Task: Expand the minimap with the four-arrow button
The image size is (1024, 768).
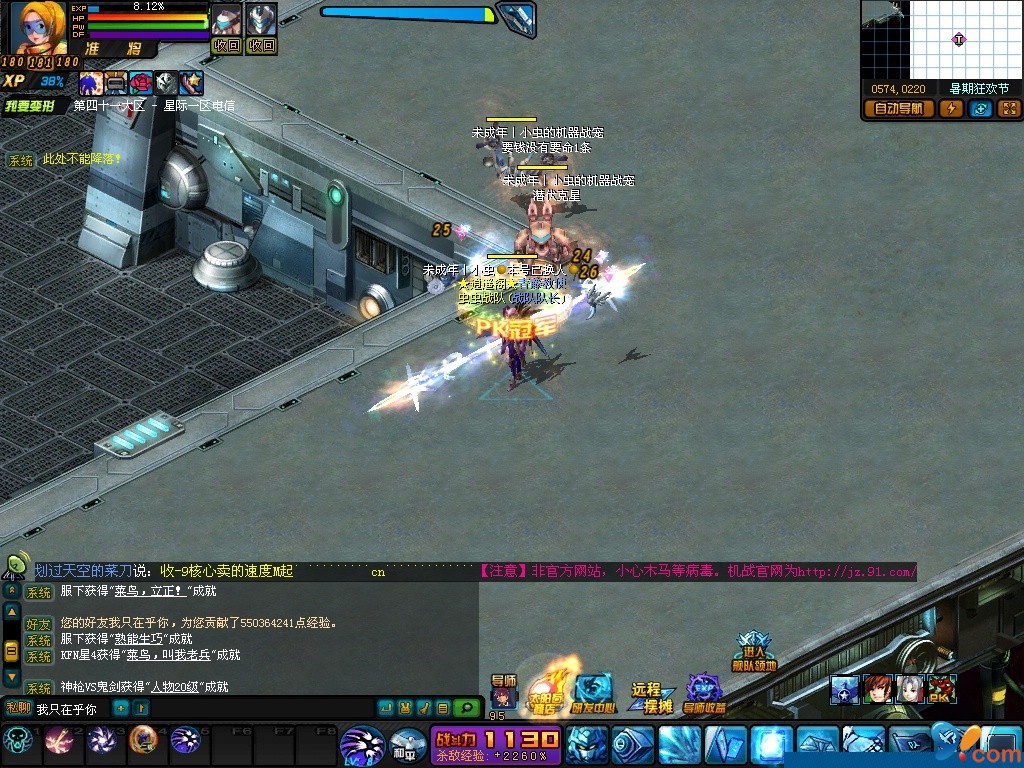Action: [1009, 109]
